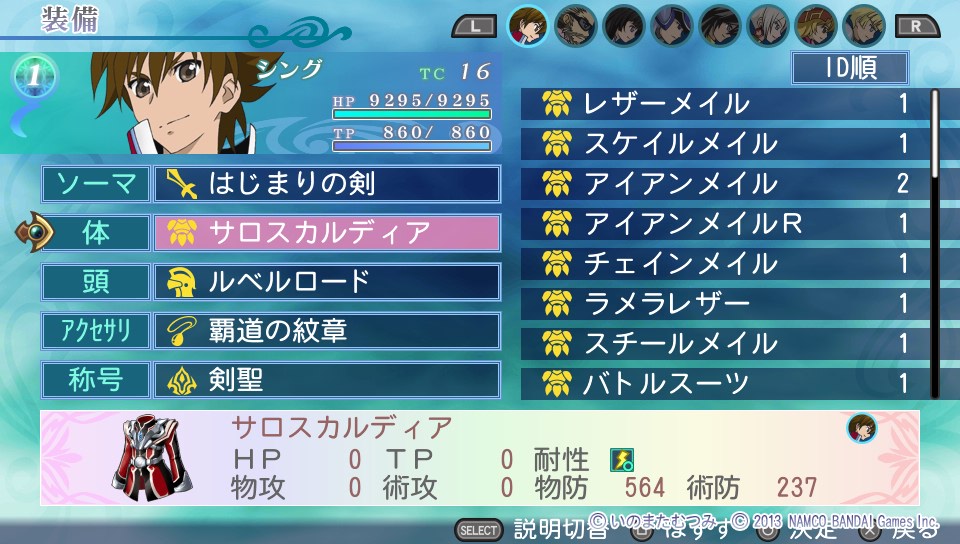Change the ID順 sort order

pyautogui.click(x=849, y=68)
